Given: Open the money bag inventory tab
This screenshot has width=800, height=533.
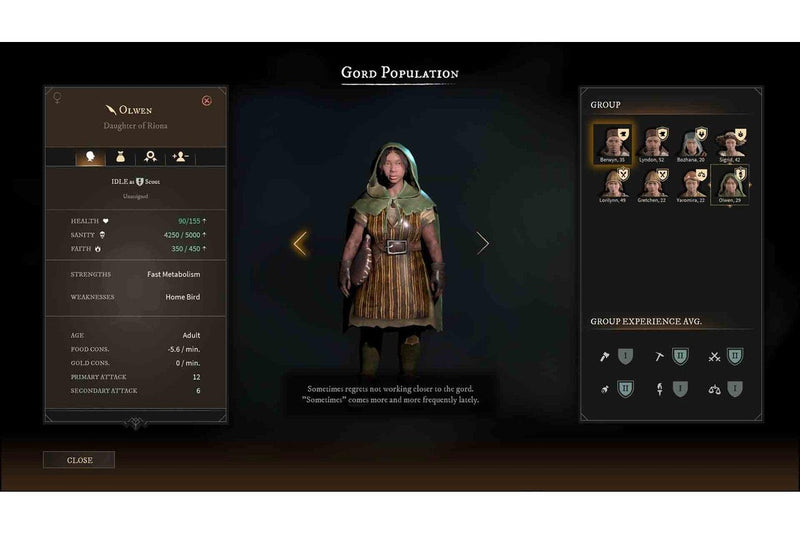Looking at the screenshot, I should click(x=122, y=157).
